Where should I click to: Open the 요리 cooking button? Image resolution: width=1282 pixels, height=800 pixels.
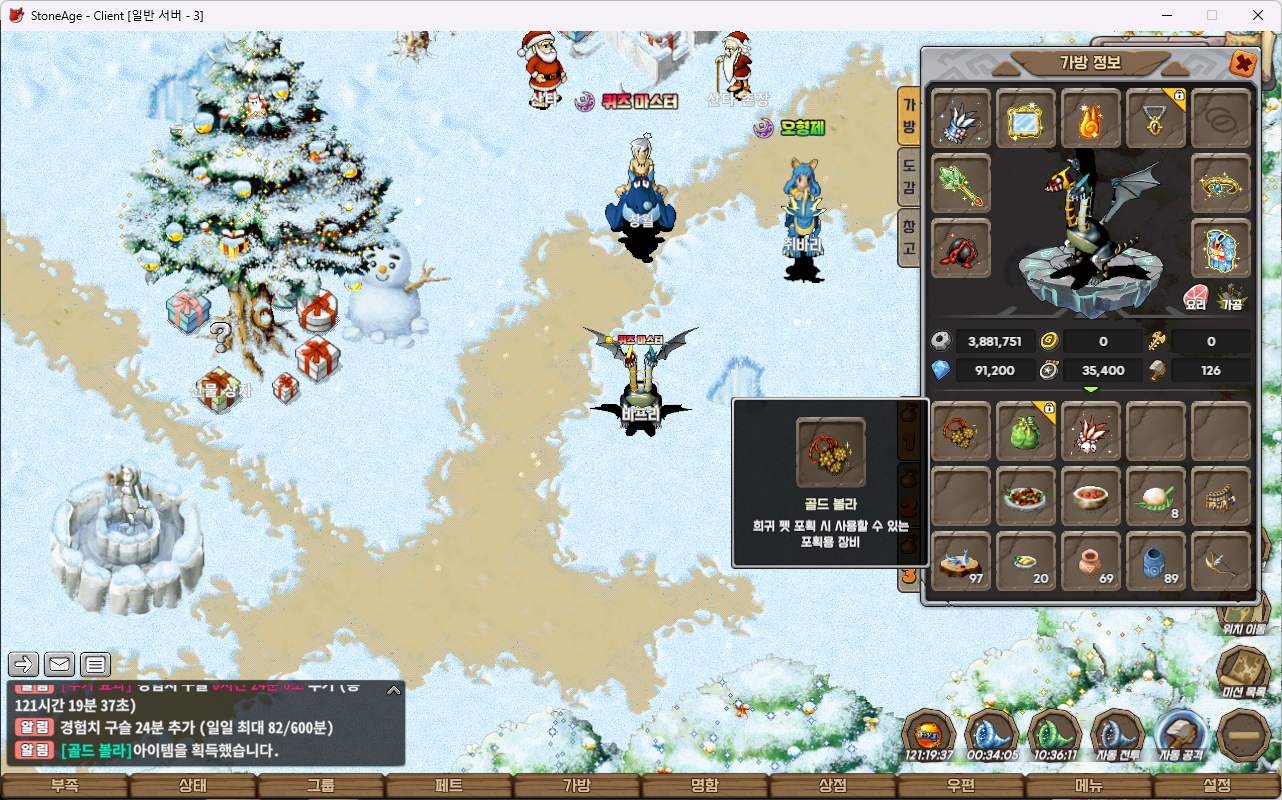coord(1196,298)
